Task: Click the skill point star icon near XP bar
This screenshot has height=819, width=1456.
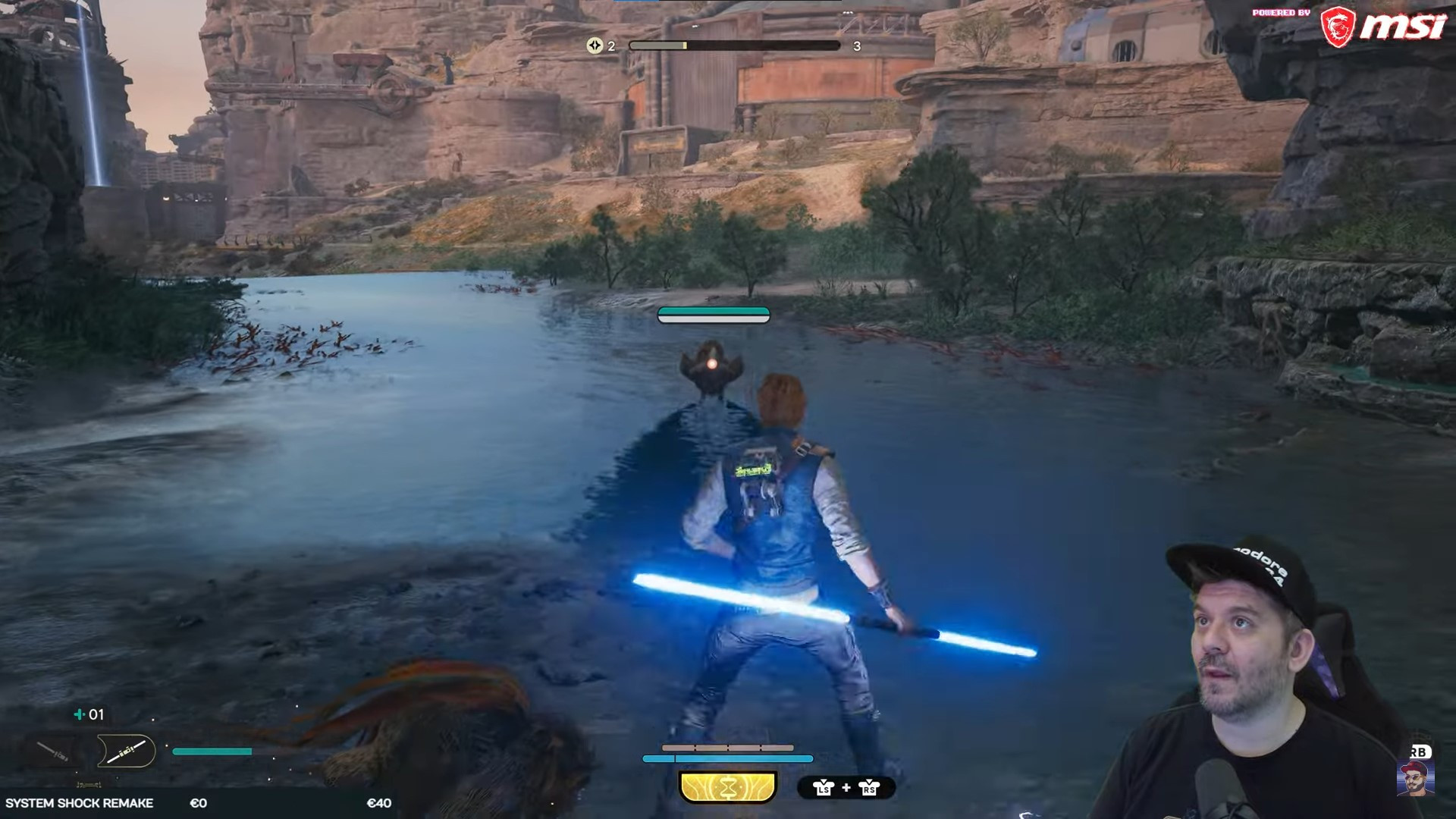Action: pyautogui.click(x=595, y=45)
